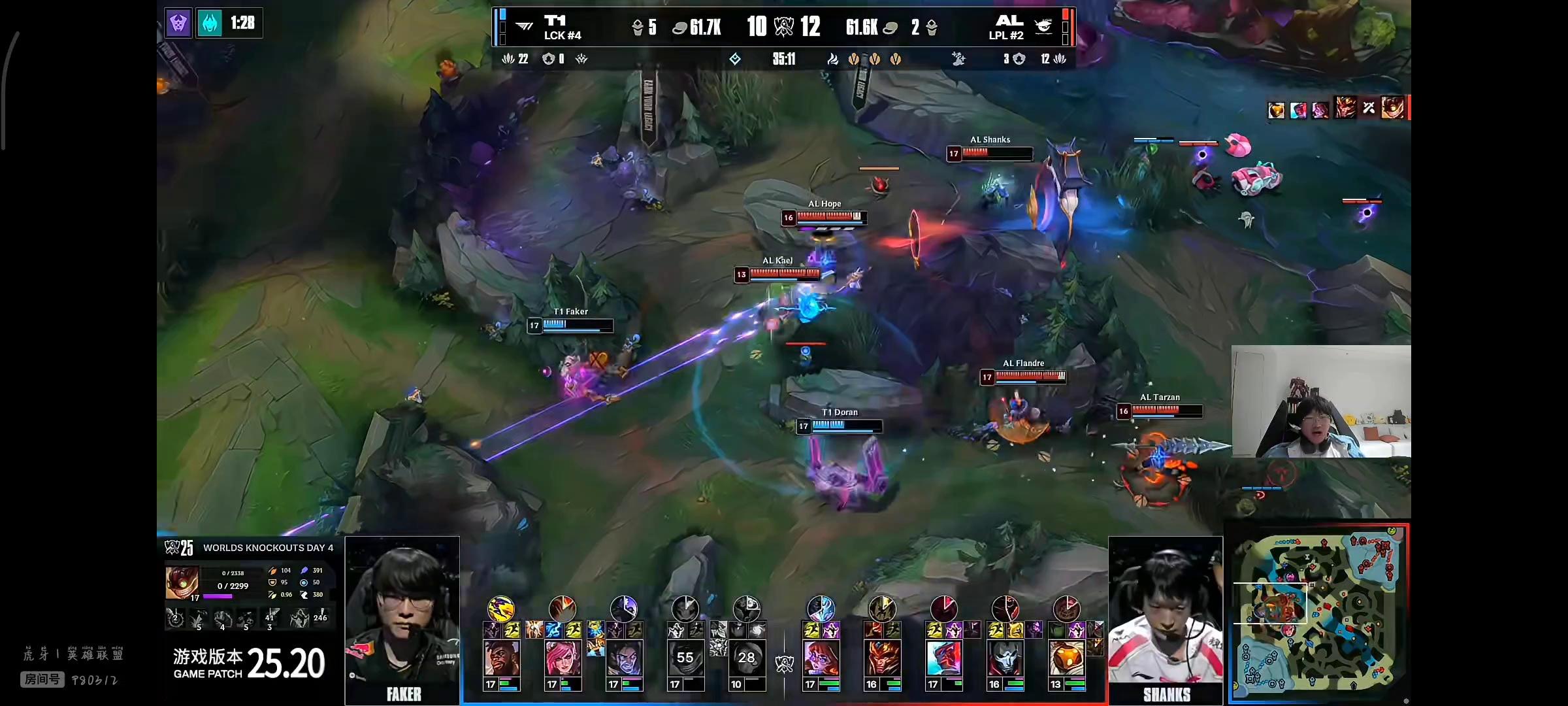
Task: Select the Jhin masked champion portrait
Action: [x=1005, y=658]
